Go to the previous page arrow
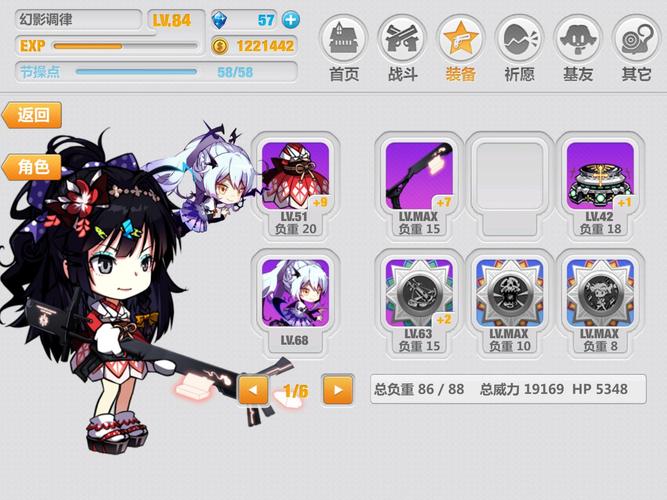Viewport: 667px width, 500px height. 253,389
